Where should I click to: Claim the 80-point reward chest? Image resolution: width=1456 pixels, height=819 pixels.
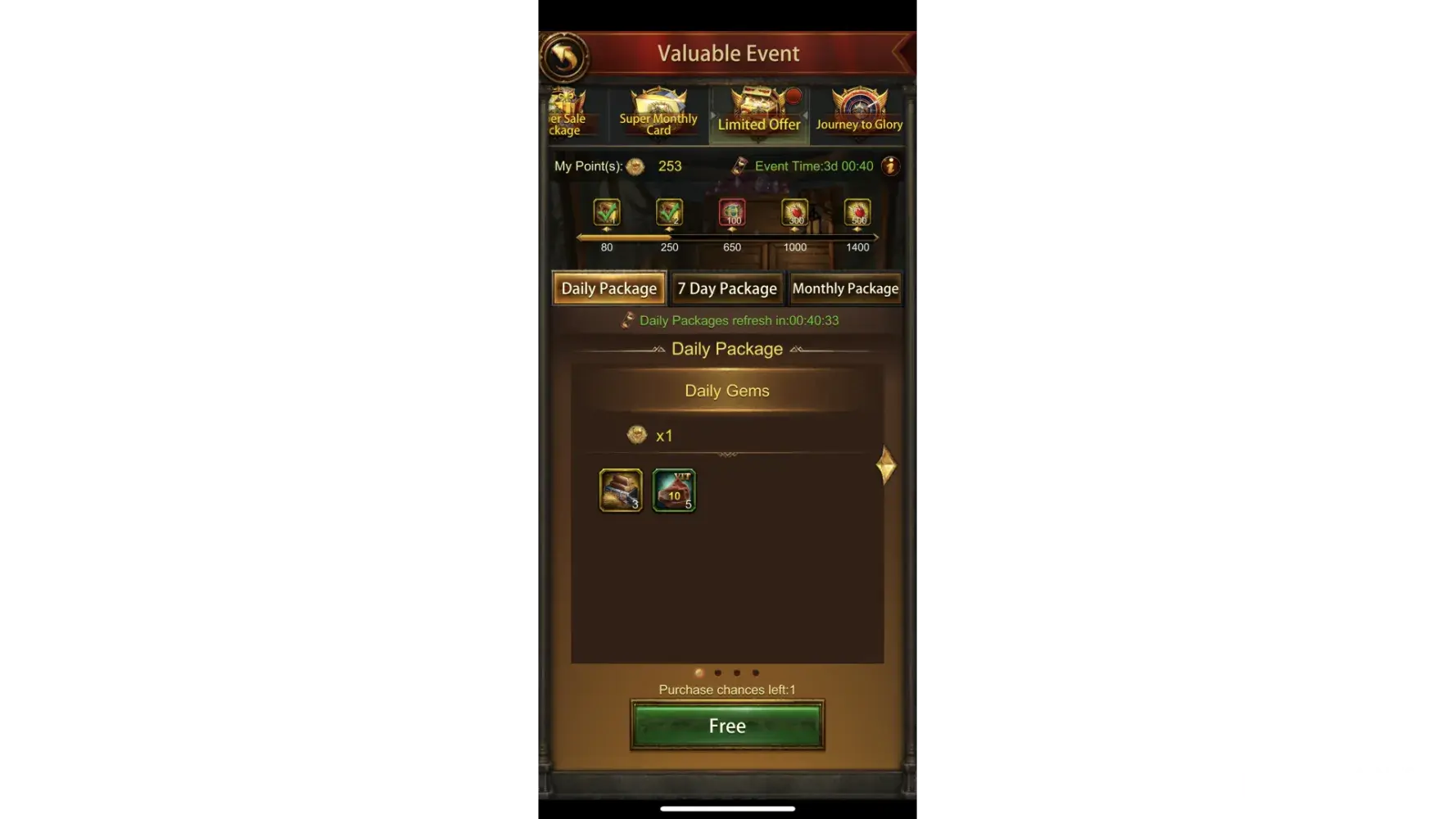(607, 213)
